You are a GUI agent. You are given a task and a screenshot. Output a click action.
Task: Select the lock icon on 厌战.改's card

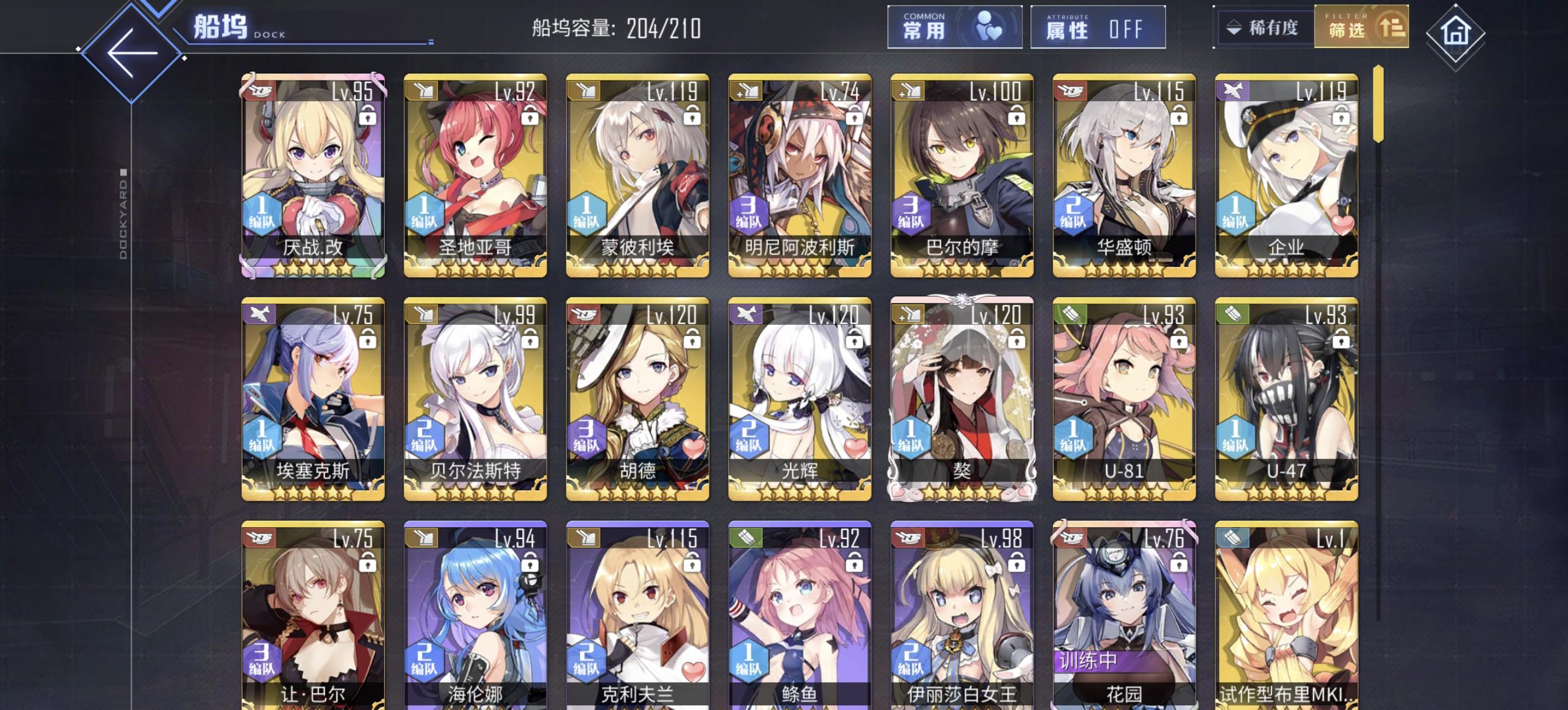(368, 115)
